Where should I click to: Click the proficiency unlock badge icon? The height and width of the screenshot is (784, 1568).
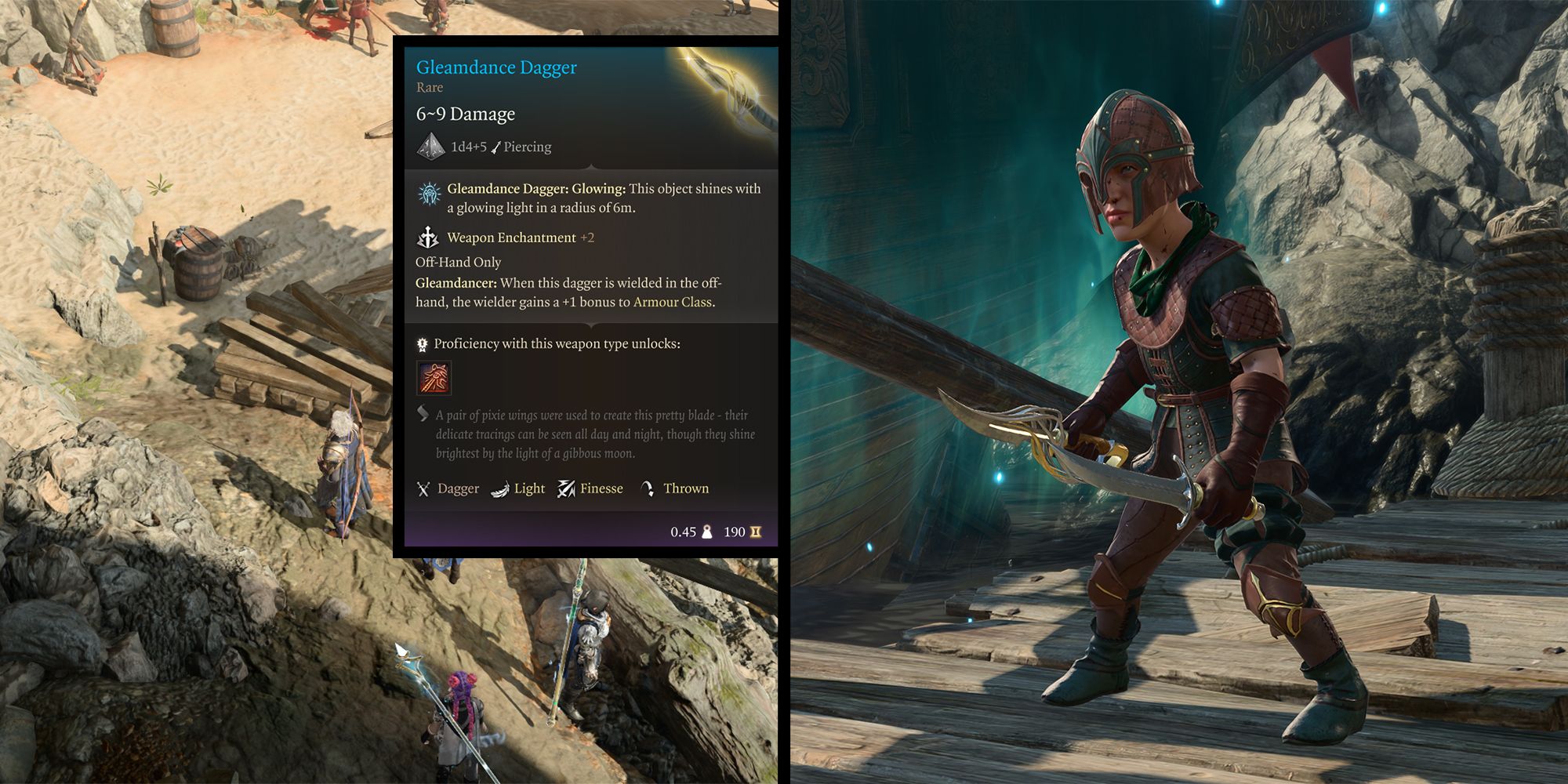[x=421, y=345]
